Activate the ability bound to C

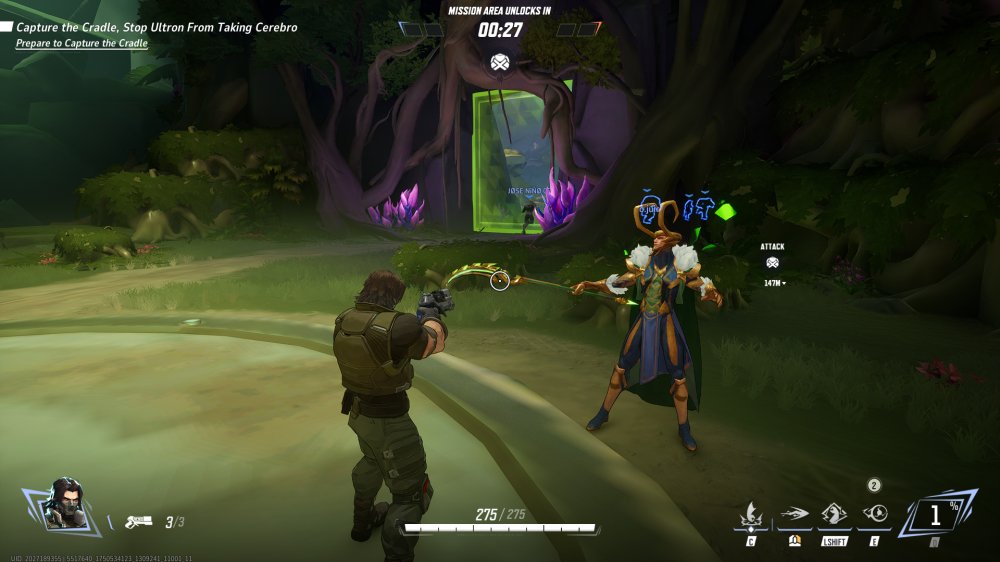click(749, 517)
